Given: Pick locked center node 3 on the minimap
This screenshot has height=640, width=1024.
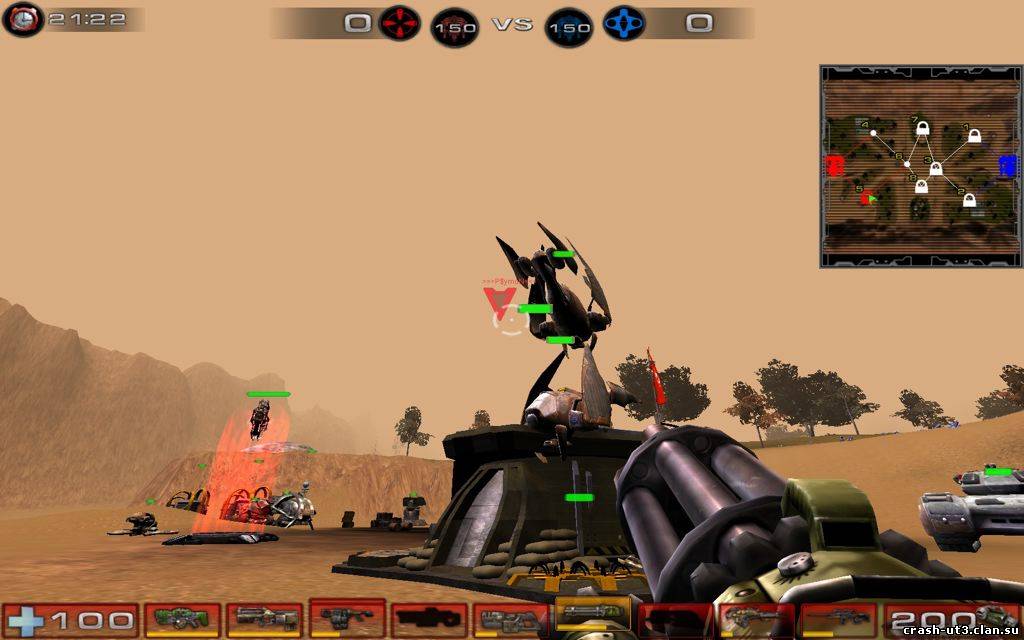Looking at the screenshot, I should (934, 167).
